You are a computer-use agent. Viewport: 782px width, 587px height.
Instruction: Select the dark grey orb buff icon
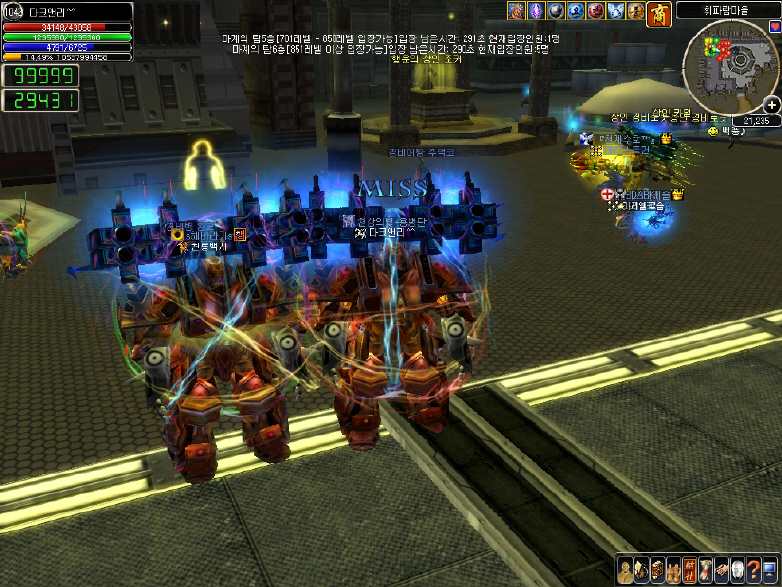(555, 12)
